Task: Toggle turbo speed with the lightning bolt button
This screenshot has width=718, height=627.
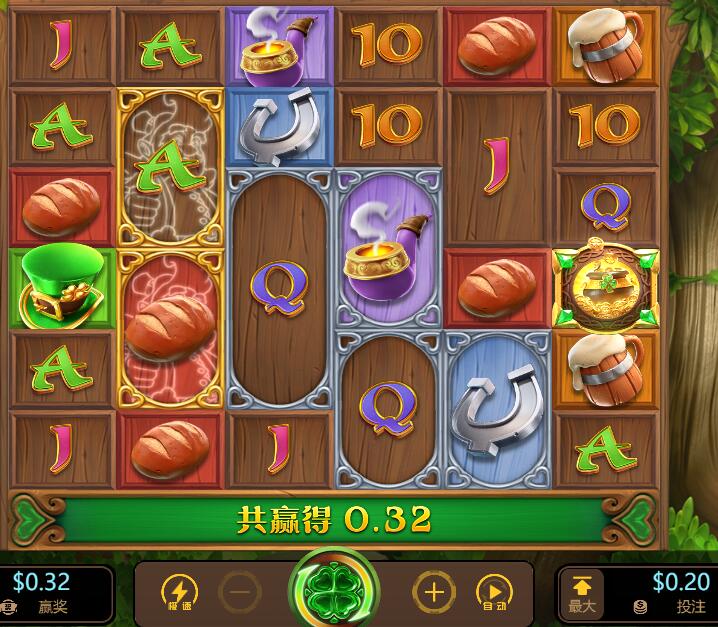Action: coord(180,592)
